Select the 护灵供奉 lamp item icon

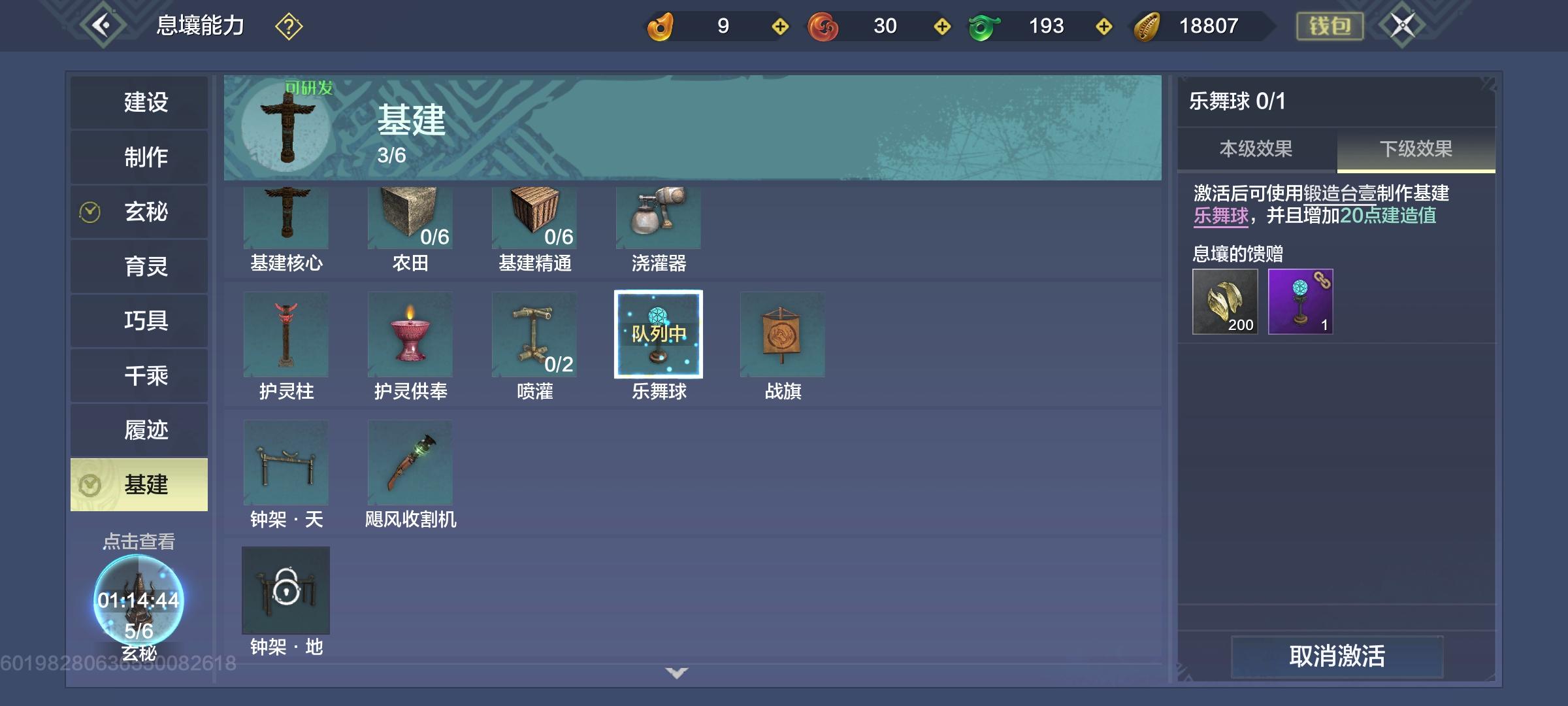(410, 335)
